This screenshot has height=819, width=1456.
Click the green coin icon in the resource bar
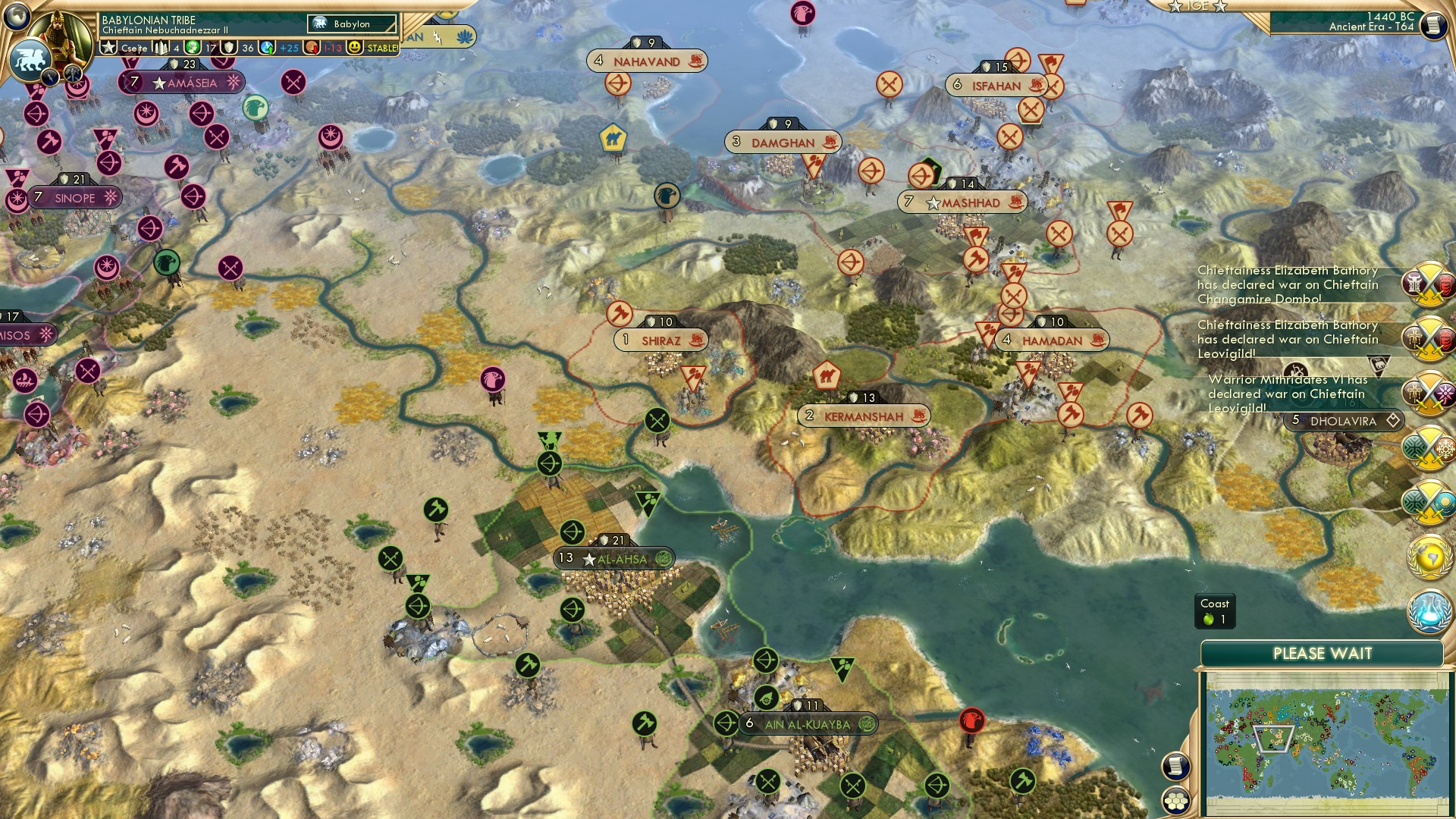193,47
